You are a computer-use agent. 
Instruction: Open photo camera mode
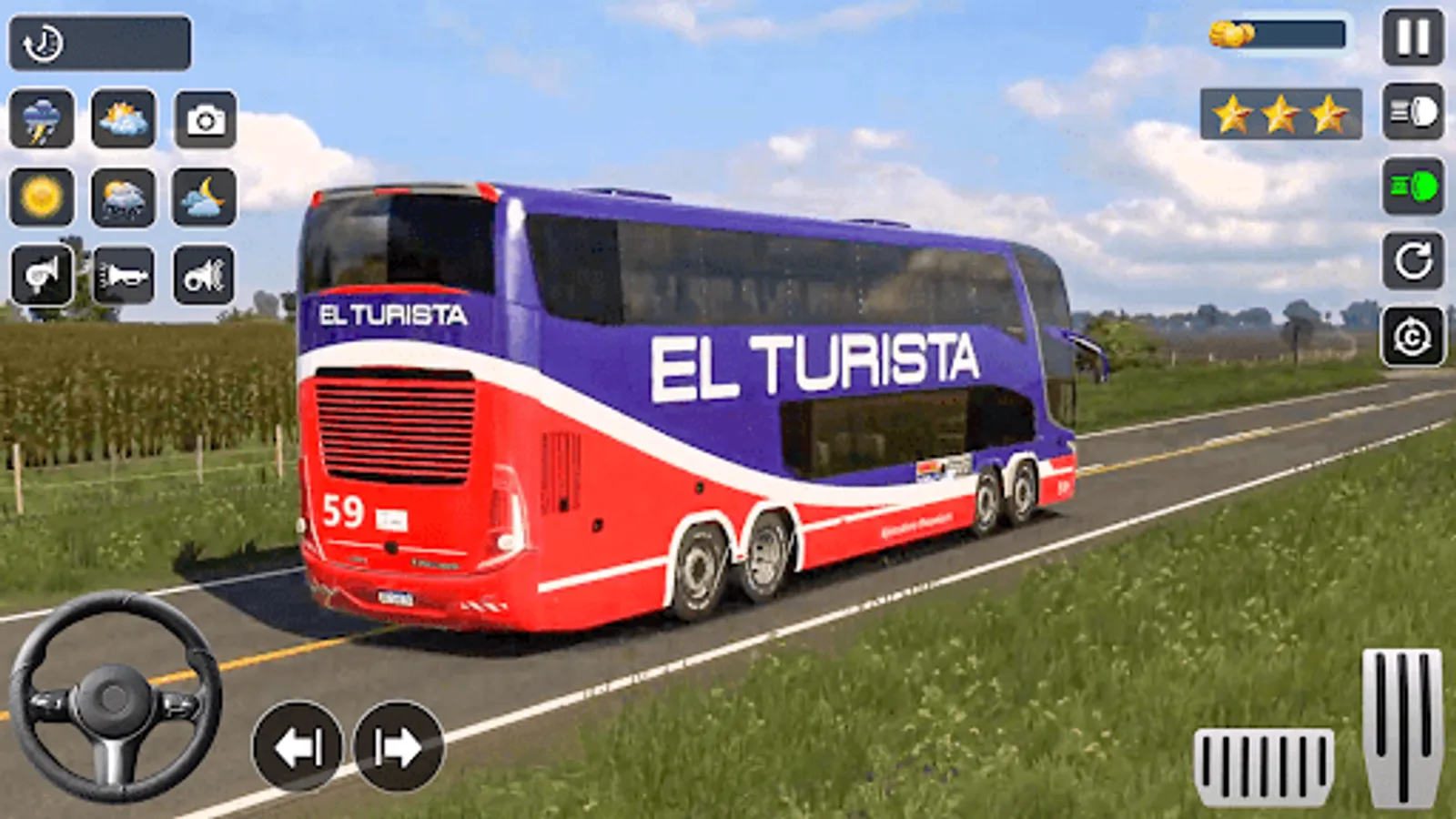(x=207, y=119)
